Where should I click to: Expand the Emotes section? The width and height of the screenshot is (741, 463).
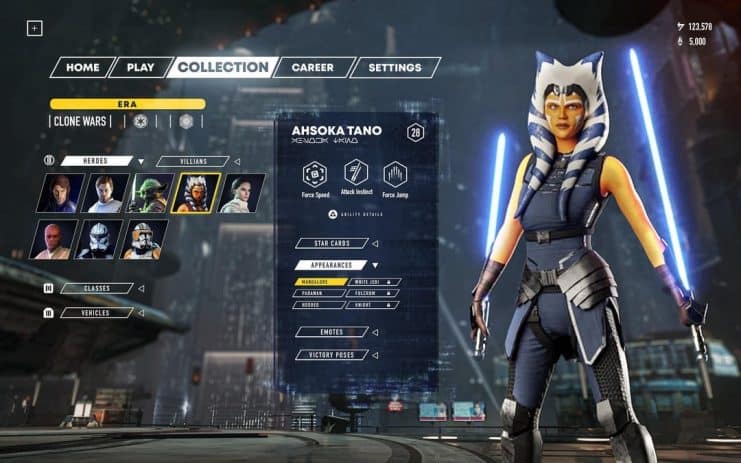tap(332, 332)
